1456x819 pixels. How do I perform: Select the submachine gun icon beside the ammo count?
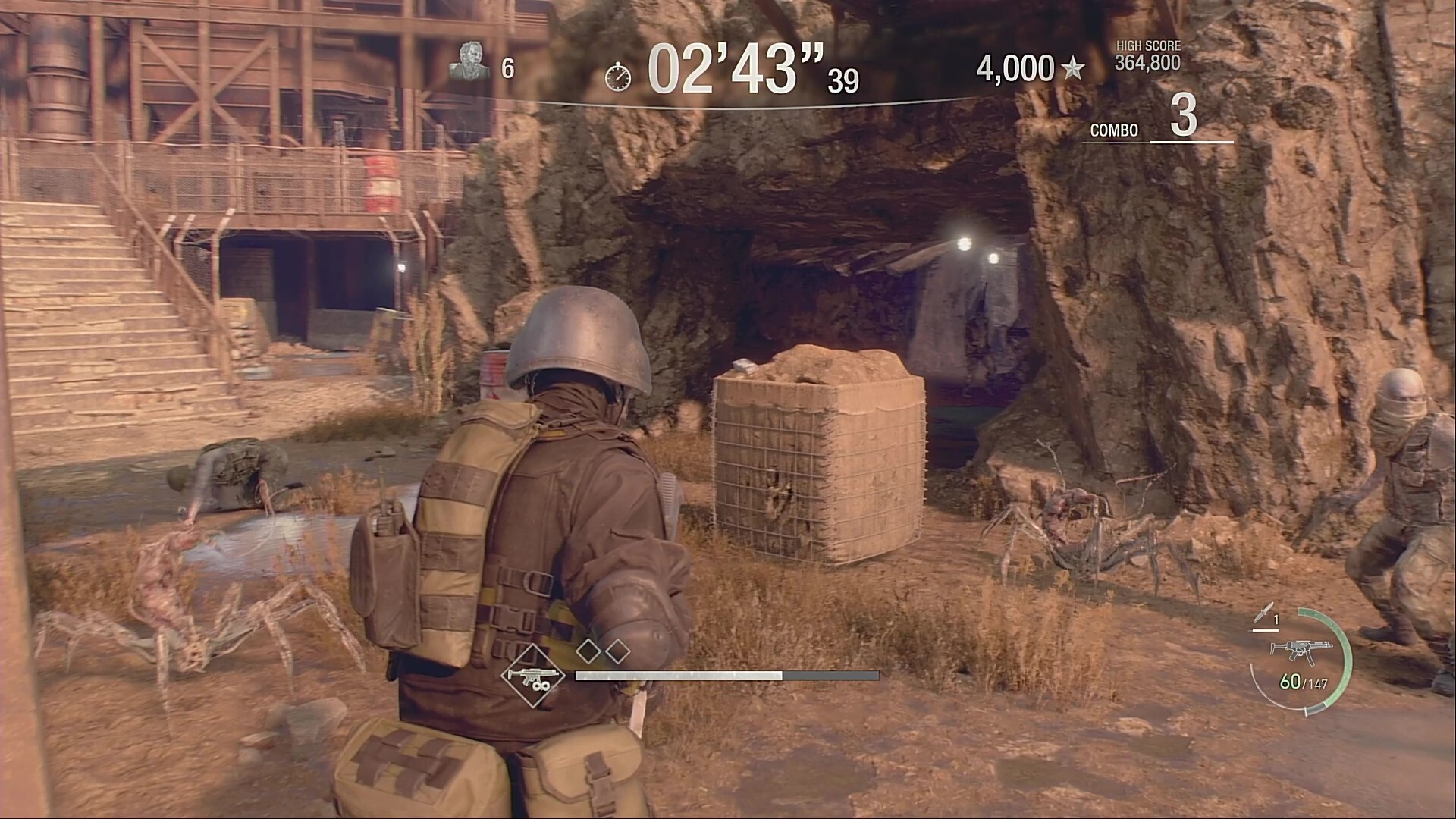click(1290, 649)
